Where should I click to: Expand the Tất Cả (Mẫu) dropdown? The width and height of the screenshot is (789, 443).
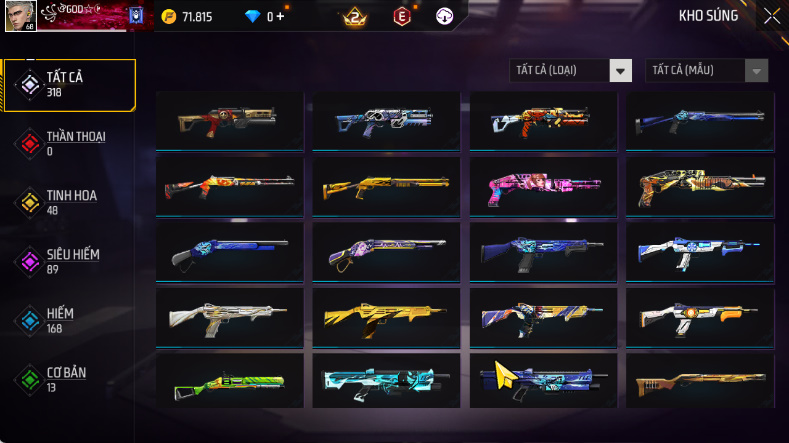[x=708, y=70]
